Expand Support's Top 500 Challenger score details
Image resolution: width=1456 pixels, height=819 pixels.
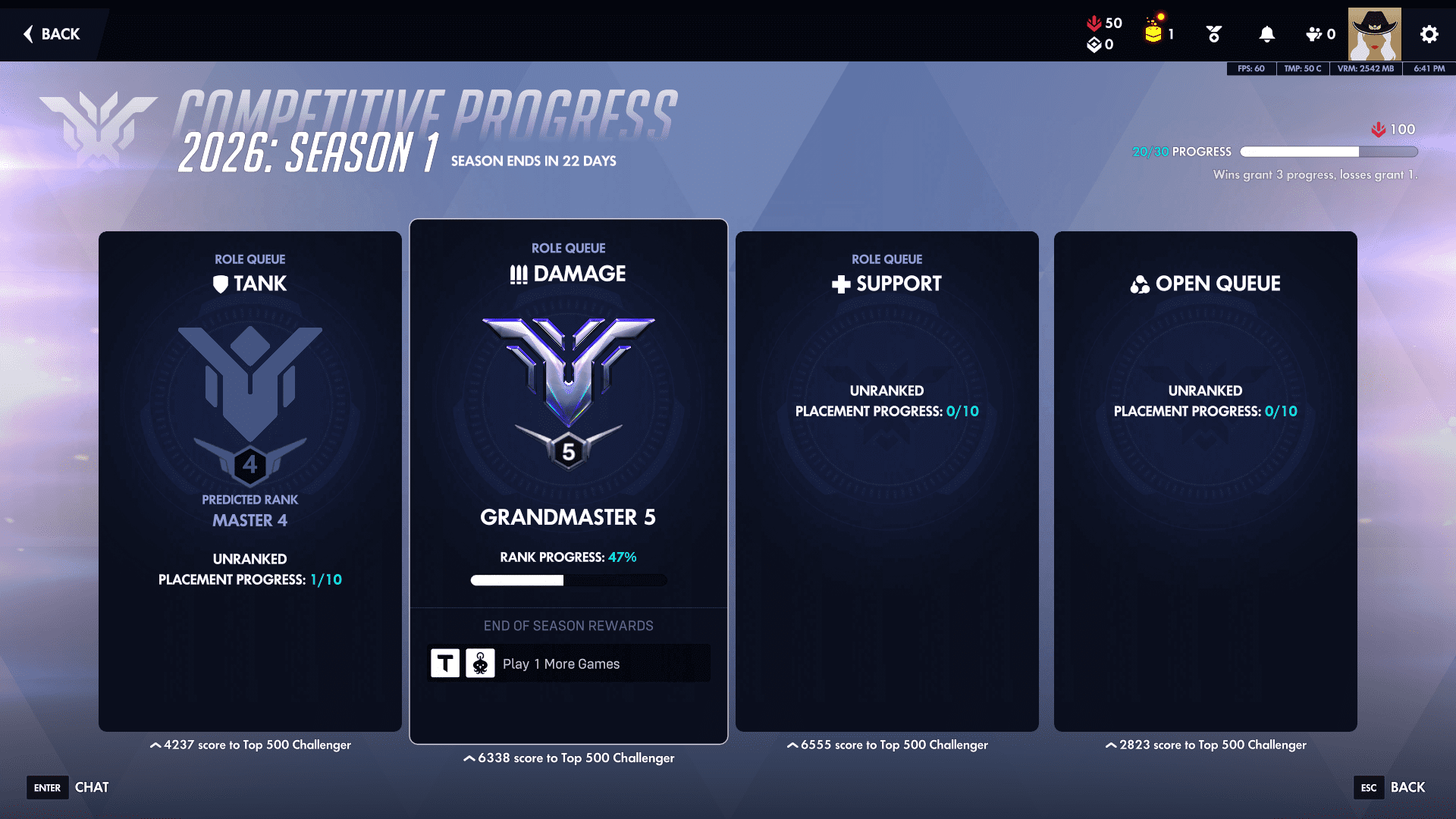coord(887,745)
